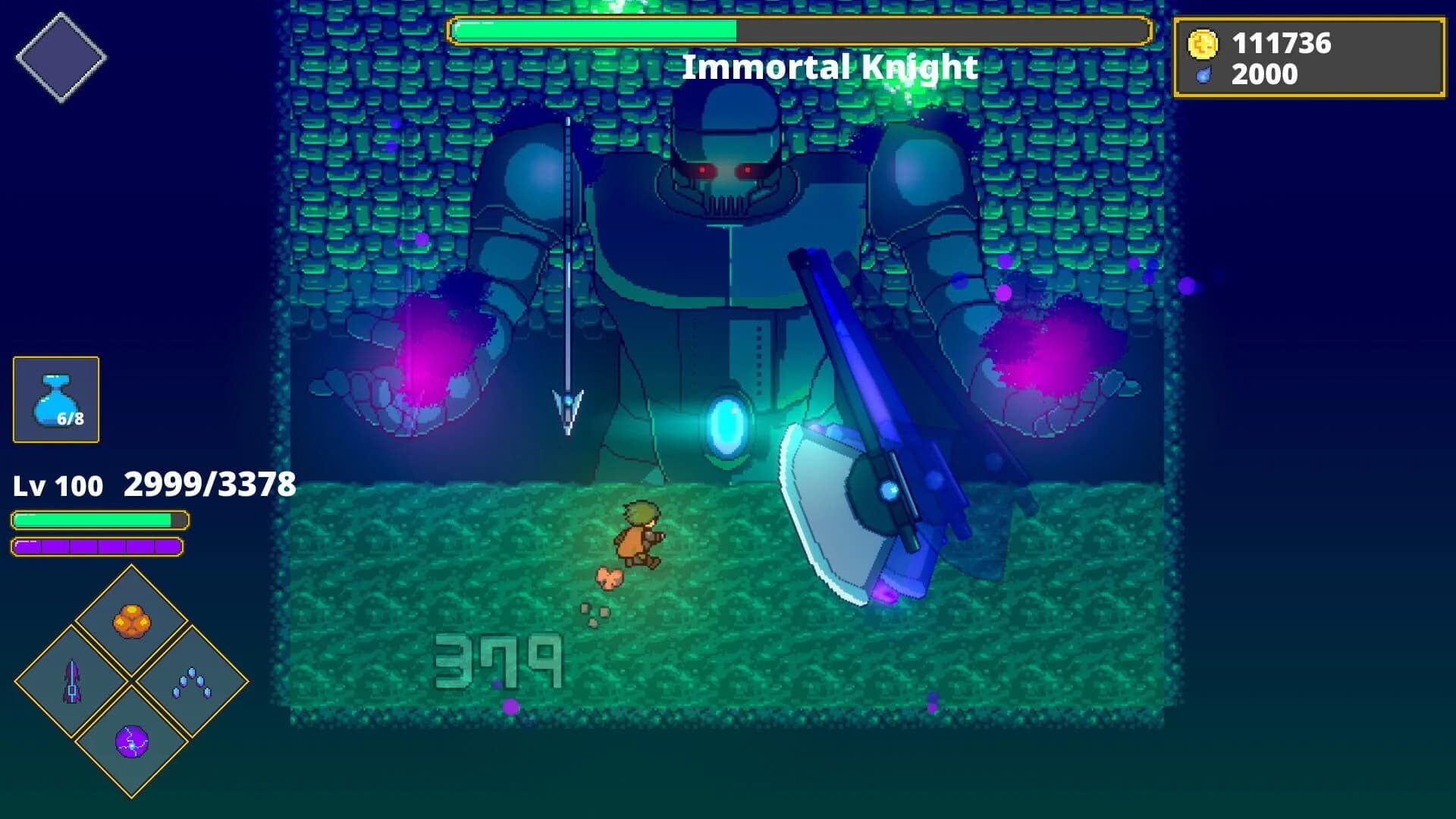Click the Immortal Knight boss name label

coord(830,67)
